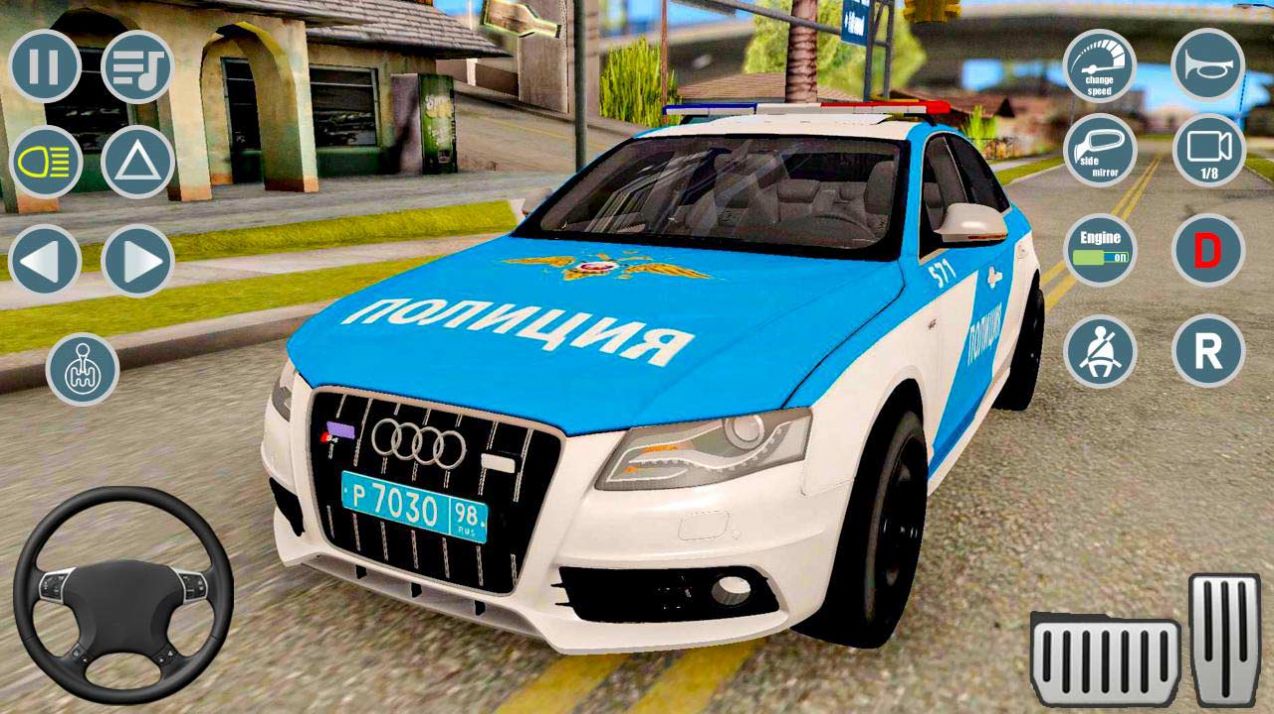Honk the horn
This screenshot has height=714, width=1274.
pyautogui.click(x=1208, y=65)
